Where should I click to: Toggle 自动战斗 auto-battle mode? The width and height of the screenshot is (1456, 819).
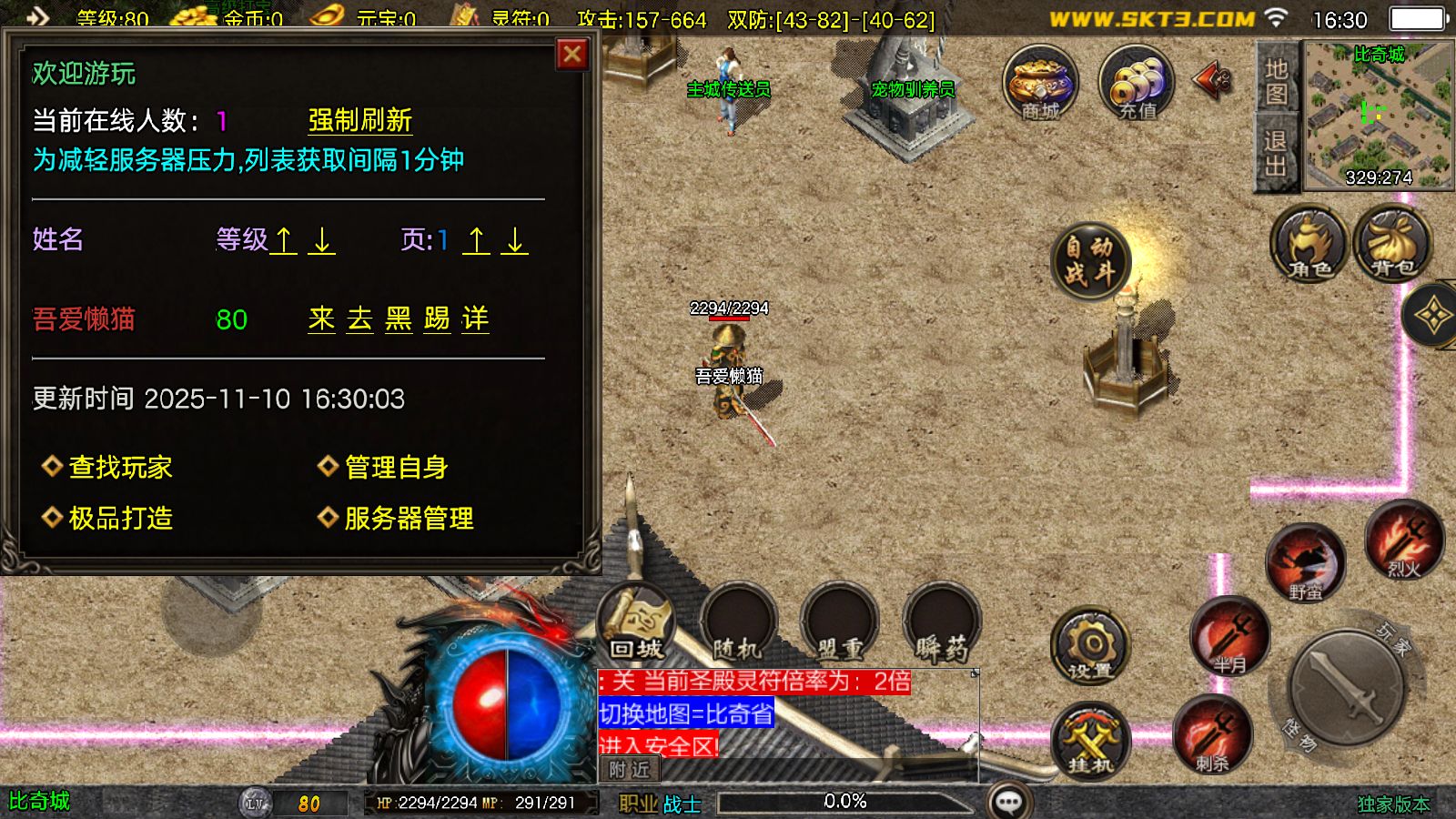coord(1089,261)
